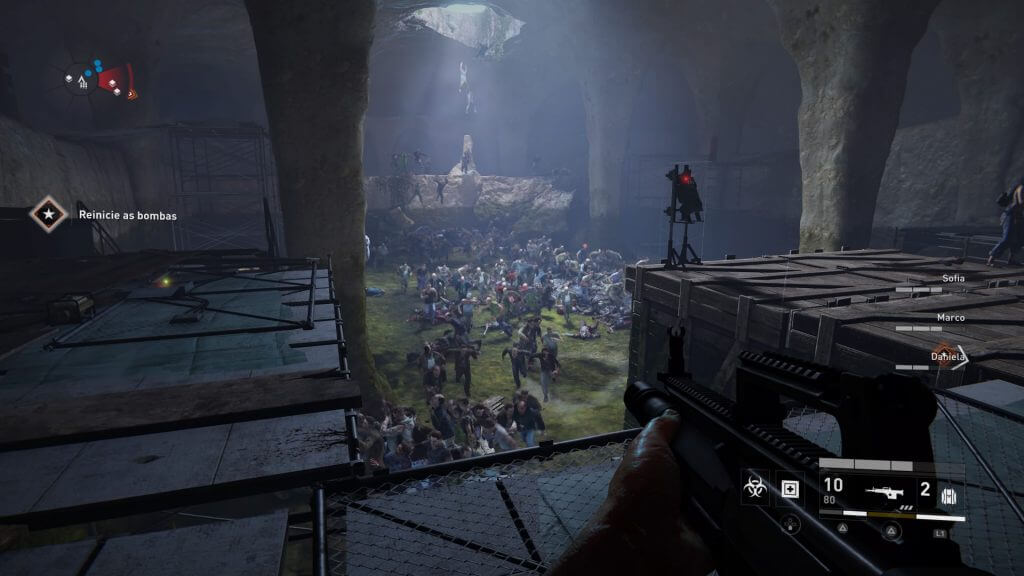Activate the equipment pack icon
Viewport: 1024px width, 576px height.
click(x=949, y=496)
